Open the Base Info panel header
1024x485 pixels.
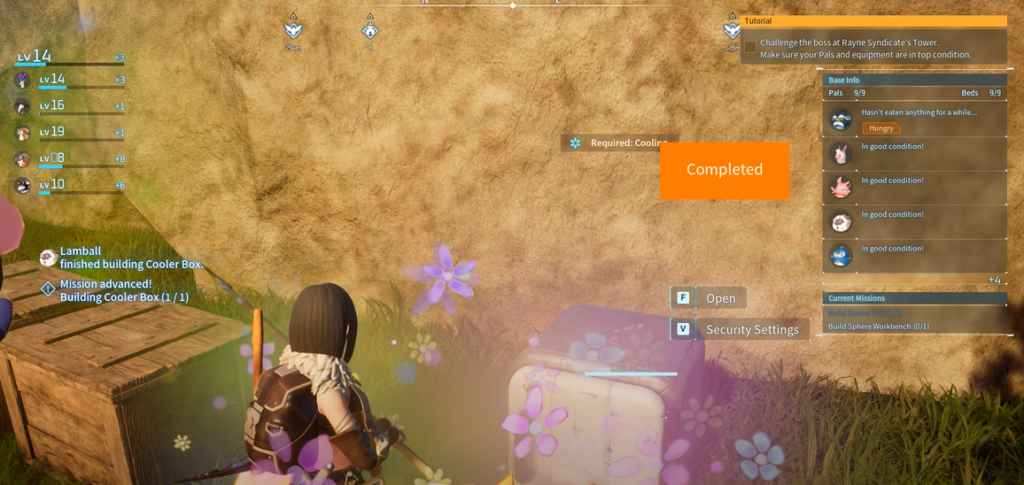[914, 80]
